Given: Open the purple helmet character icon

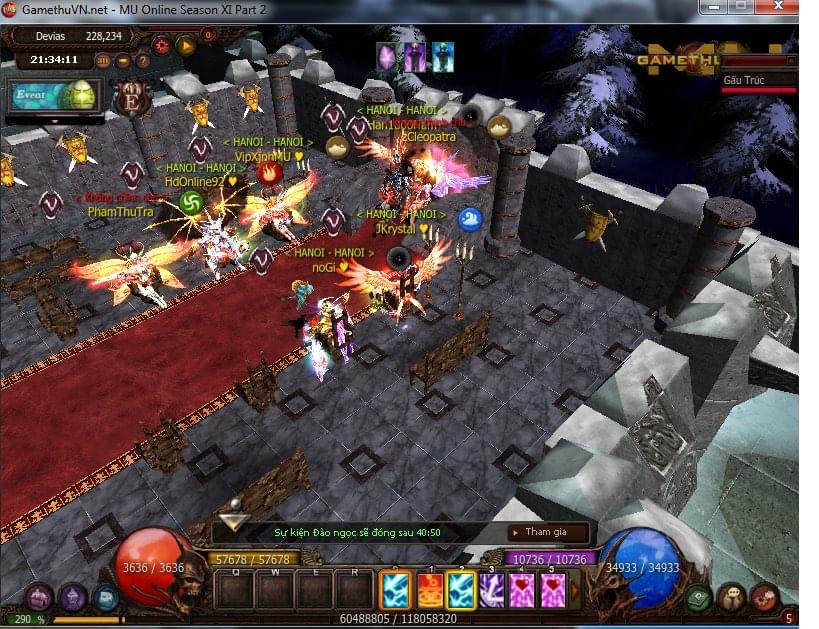Looking at the screenshot, I should pyautogui.click(x=72, y=597).
